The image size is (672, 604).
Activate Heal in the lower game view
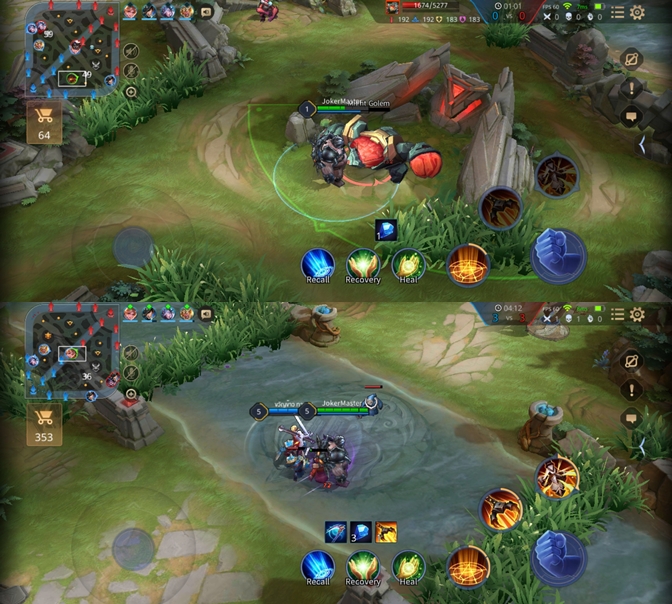pyautogui.click(x=408, y=567)
